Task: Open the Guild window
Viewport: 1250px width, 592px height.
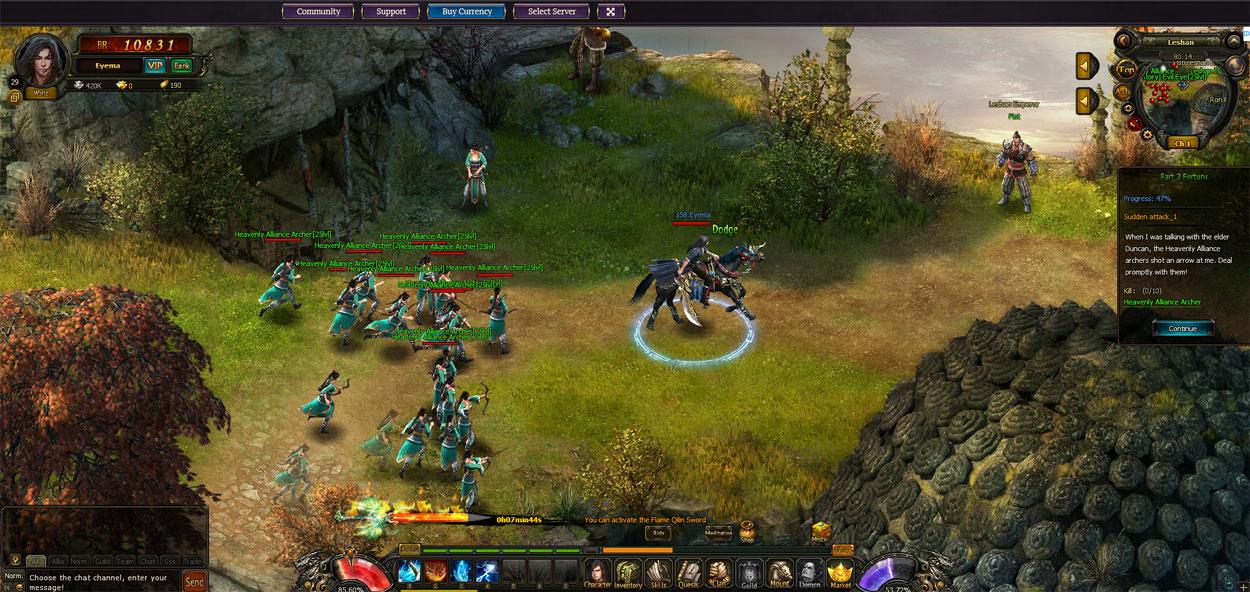Action: coord(749,572)
